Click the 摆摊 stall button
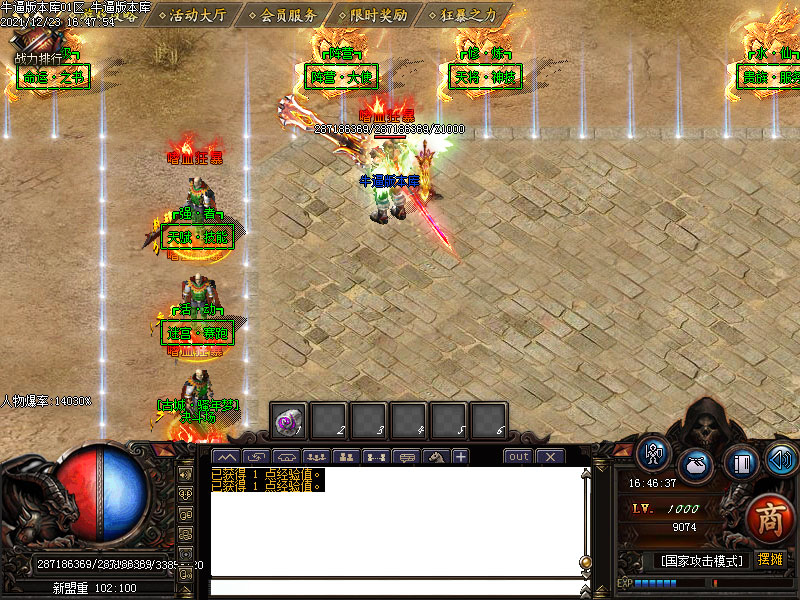This screenshot has height=600, width=800. (770, 559)
